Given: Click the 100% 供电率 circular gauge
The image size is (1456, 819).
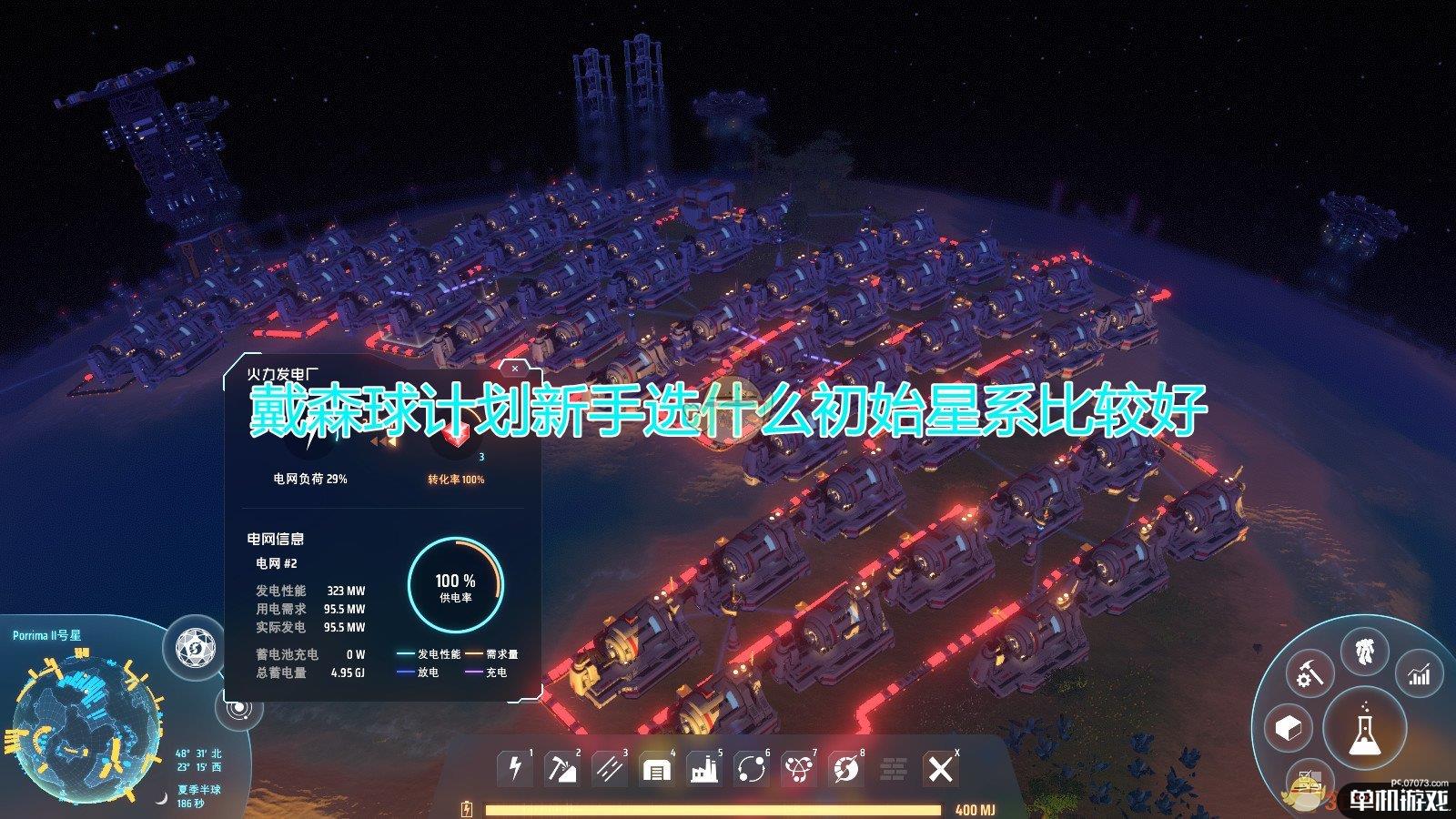Looking at the screenshot, I should [458, 582].
